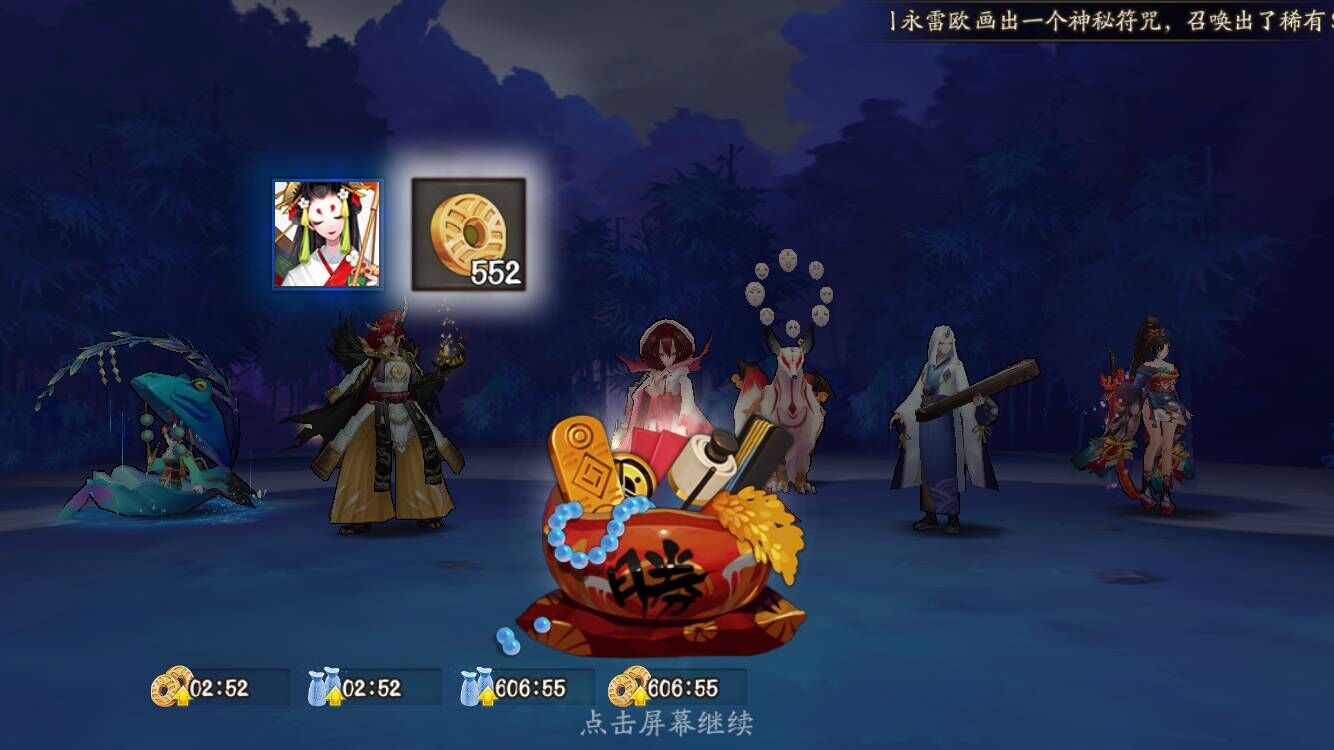Image resolution: width=1334 pixels, height=750 pixels.
Task: Click the 552 gold coin reward icon
Action: [468, 235]
